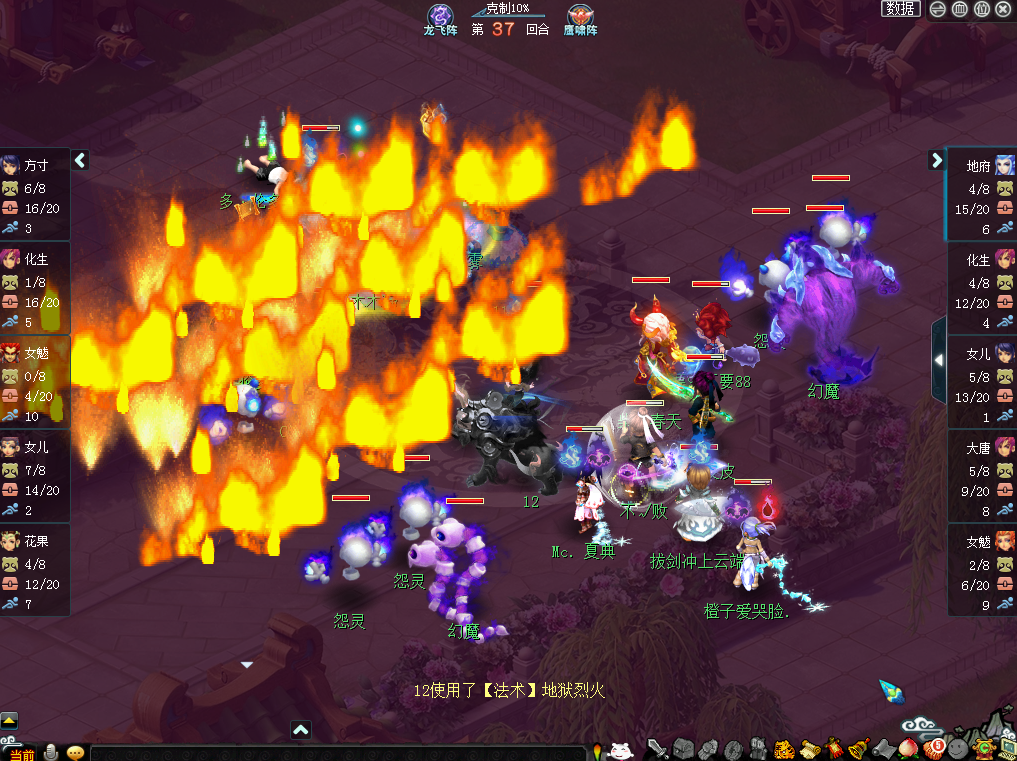Select the 方寸 team member row
Viewport: 1017px width, 761px height.
tap(35, 196)
